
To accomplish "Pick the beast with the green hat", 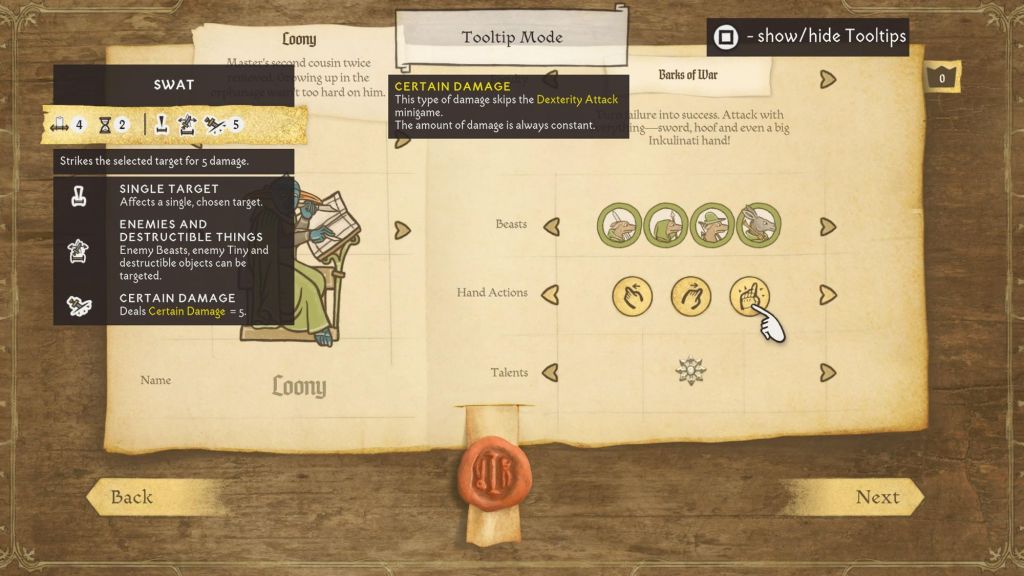I will click(712, 226).
